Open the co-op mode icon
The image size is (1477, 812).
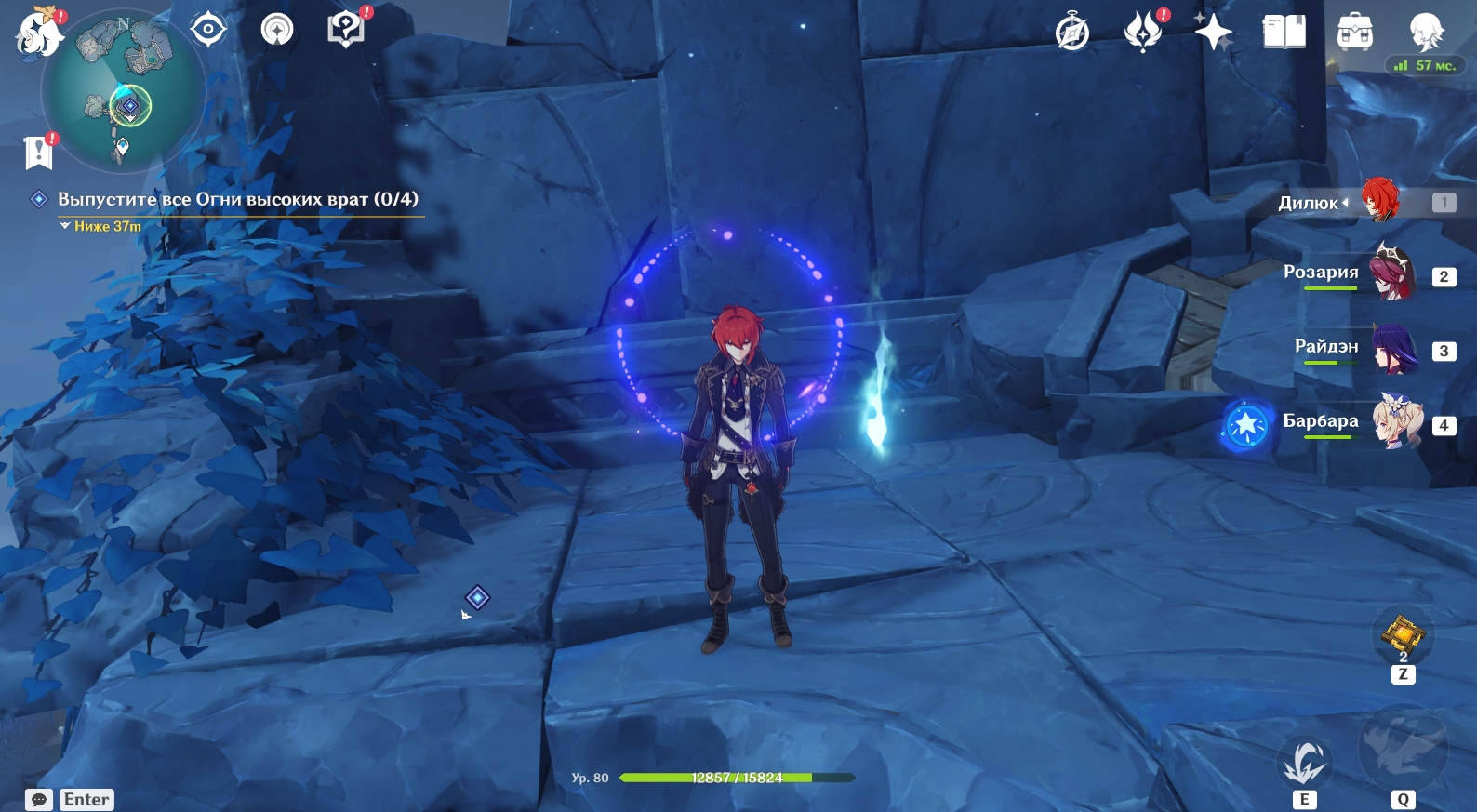[x=276, y=30]
